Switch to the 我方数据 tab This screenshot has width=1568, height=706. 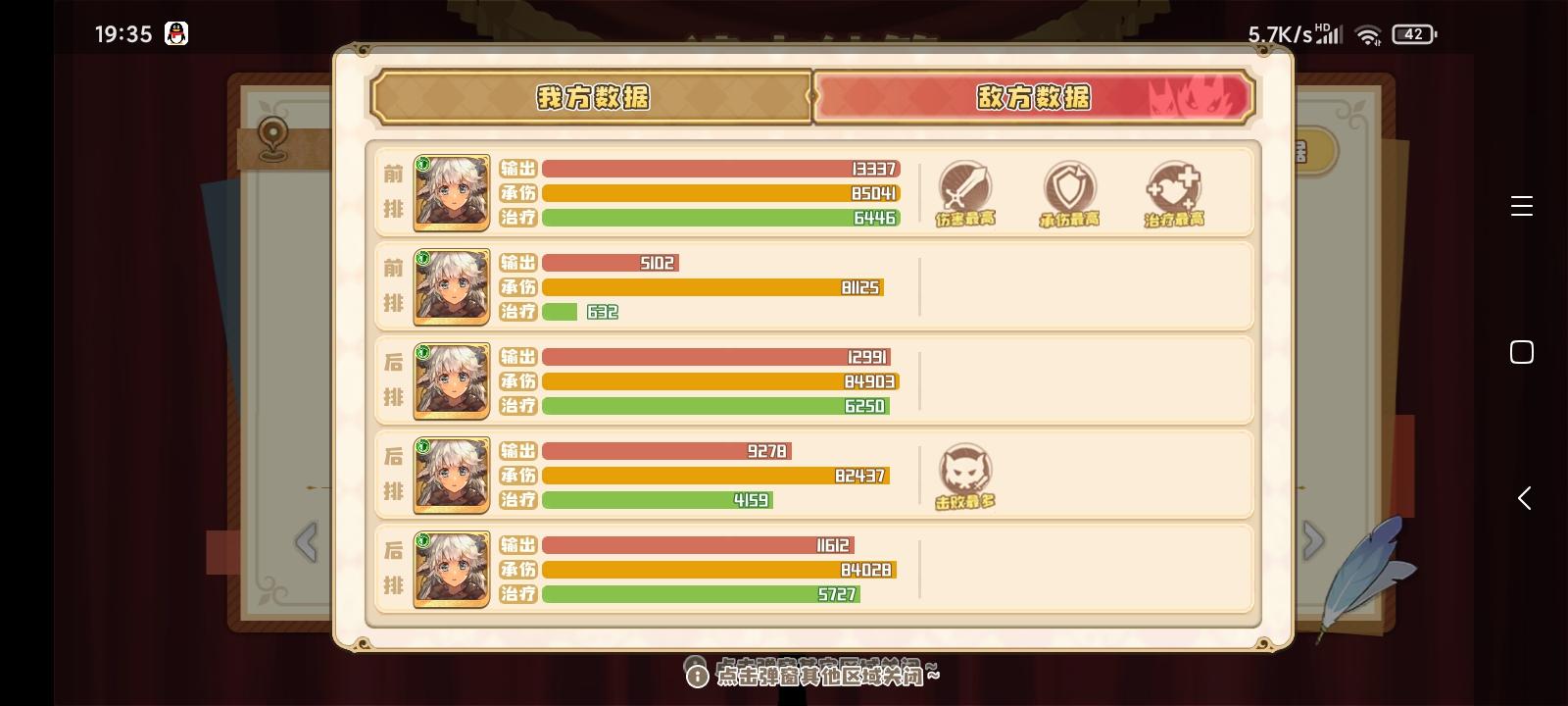tap(591, 97)
